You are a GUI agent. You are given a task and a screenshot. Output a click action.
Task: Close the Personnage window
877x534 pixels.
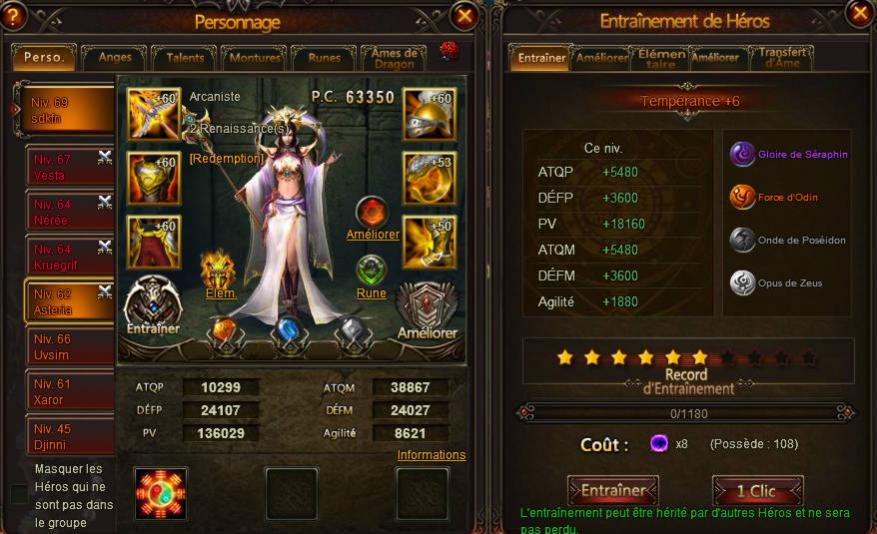pyautogui.click(x=464, y=15)
